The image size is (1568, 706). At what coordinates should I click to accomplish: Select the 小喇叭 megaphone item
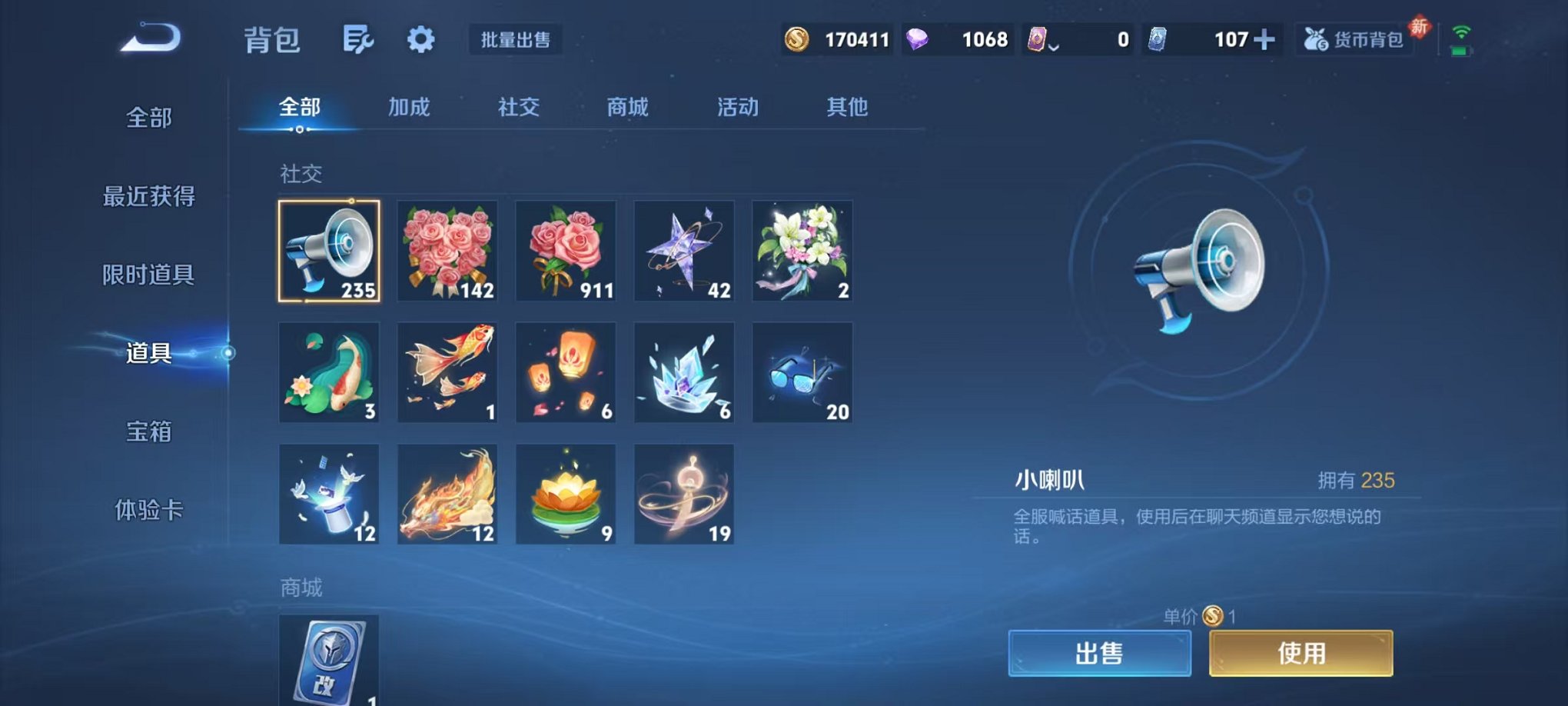pyautogui.click(x=329, y=250)
